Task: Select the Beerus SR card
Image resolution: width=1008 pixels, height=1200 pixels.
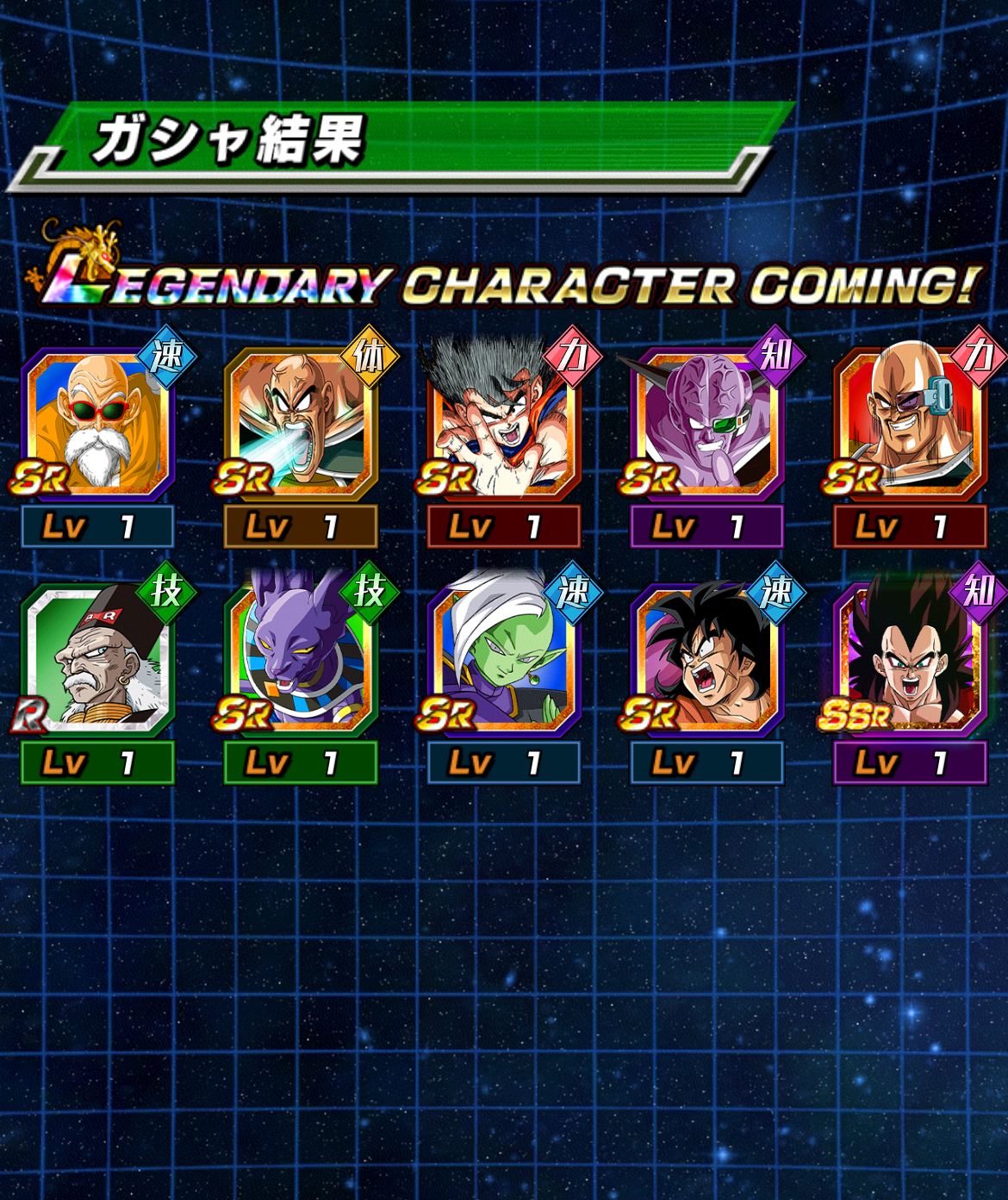Action: [301, 661]
